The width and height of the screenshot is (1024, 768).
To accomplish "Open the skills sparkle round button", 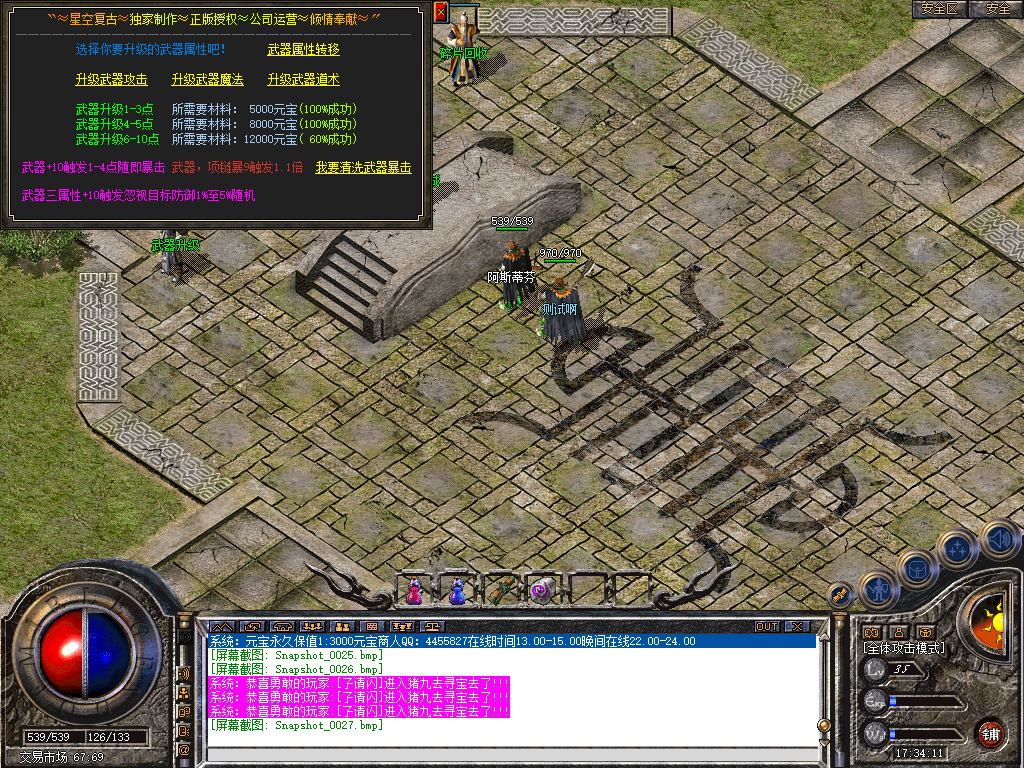I will pos(958,549).
